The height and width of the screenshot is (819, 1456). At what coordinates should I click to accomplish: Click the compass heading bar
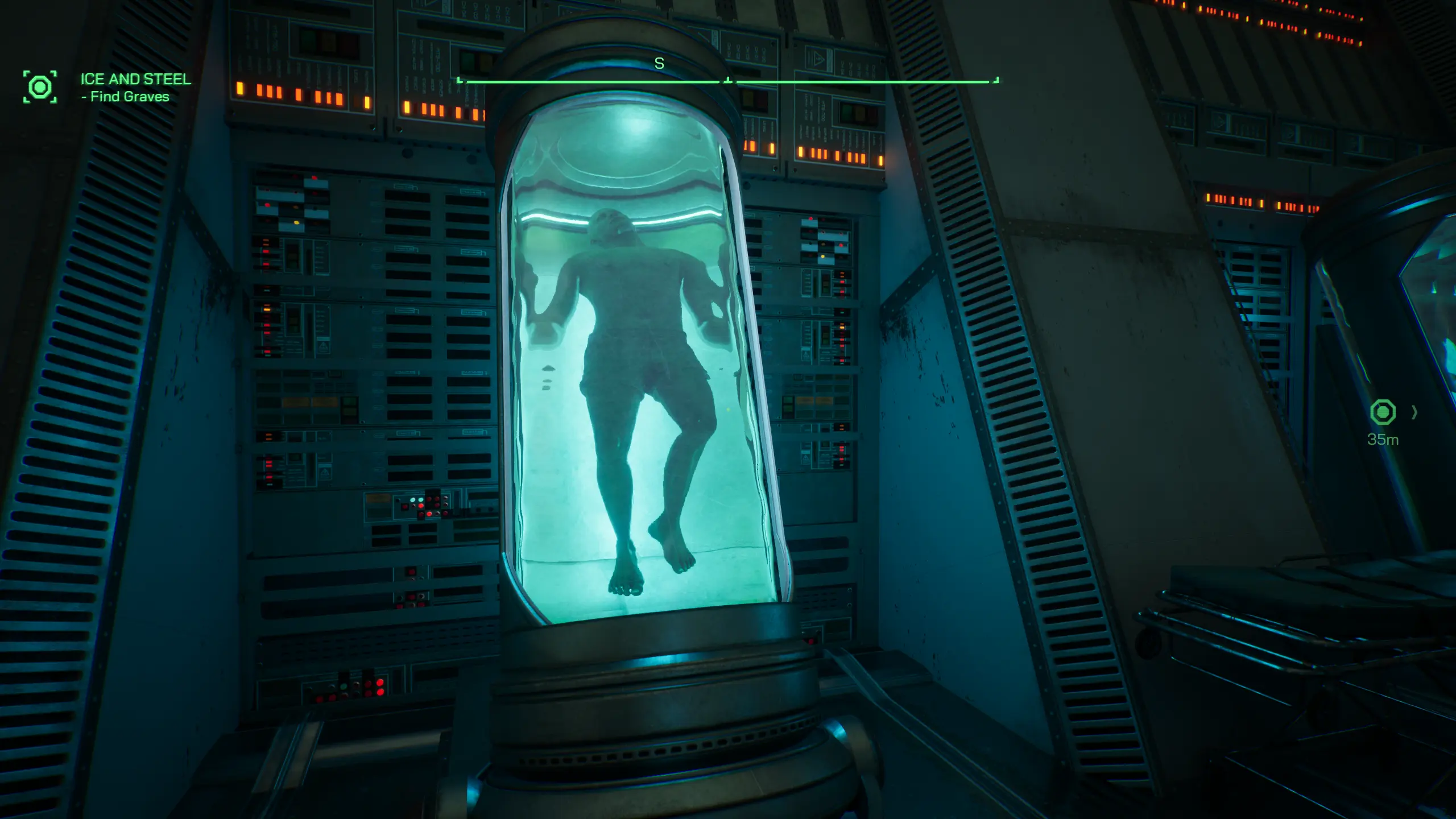pyautogui.click(x=727, y=81)
